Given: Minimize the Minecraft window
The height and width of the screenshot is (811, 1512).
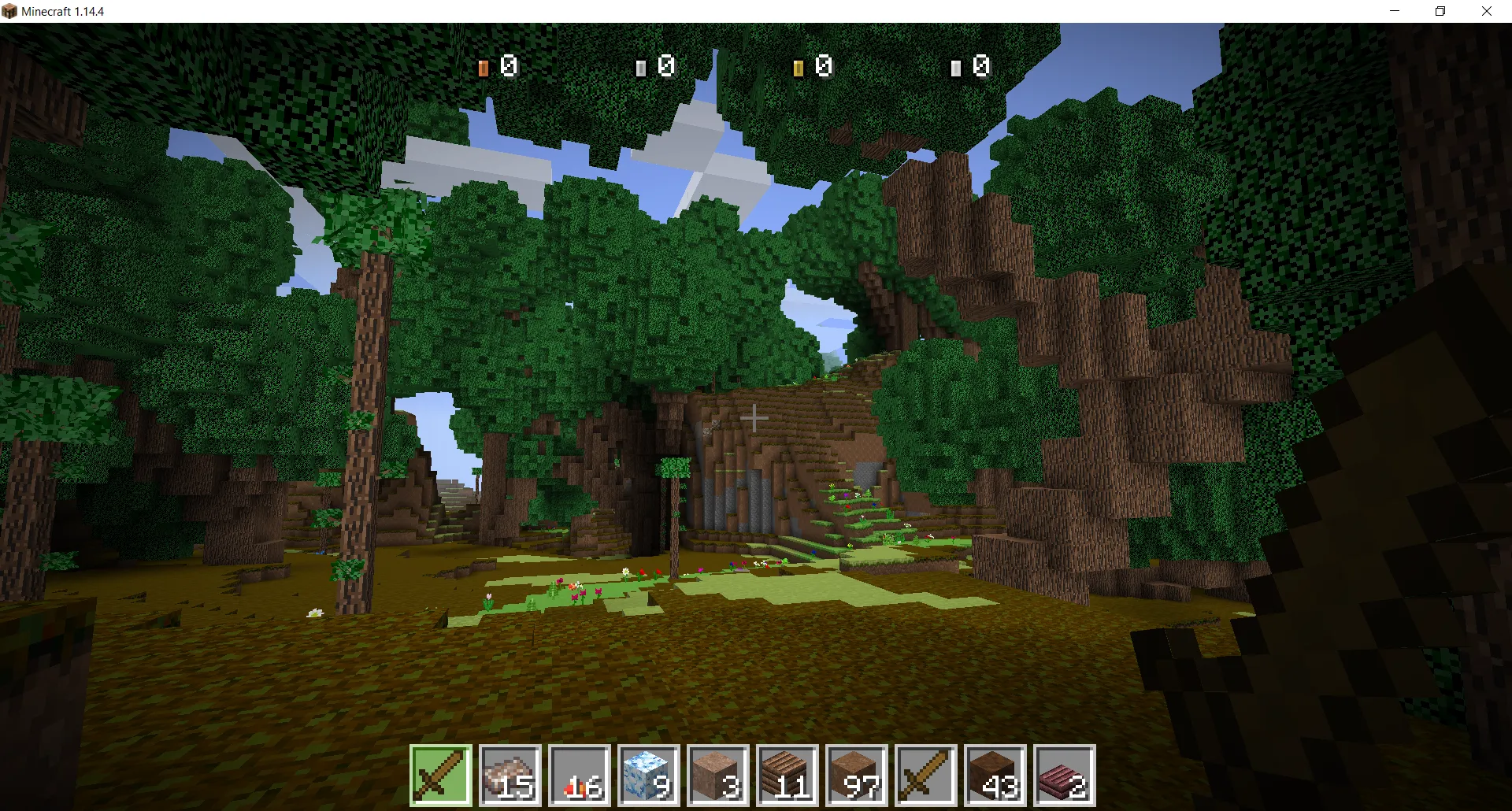Looking at the screenshot, I should point(1395,11).
